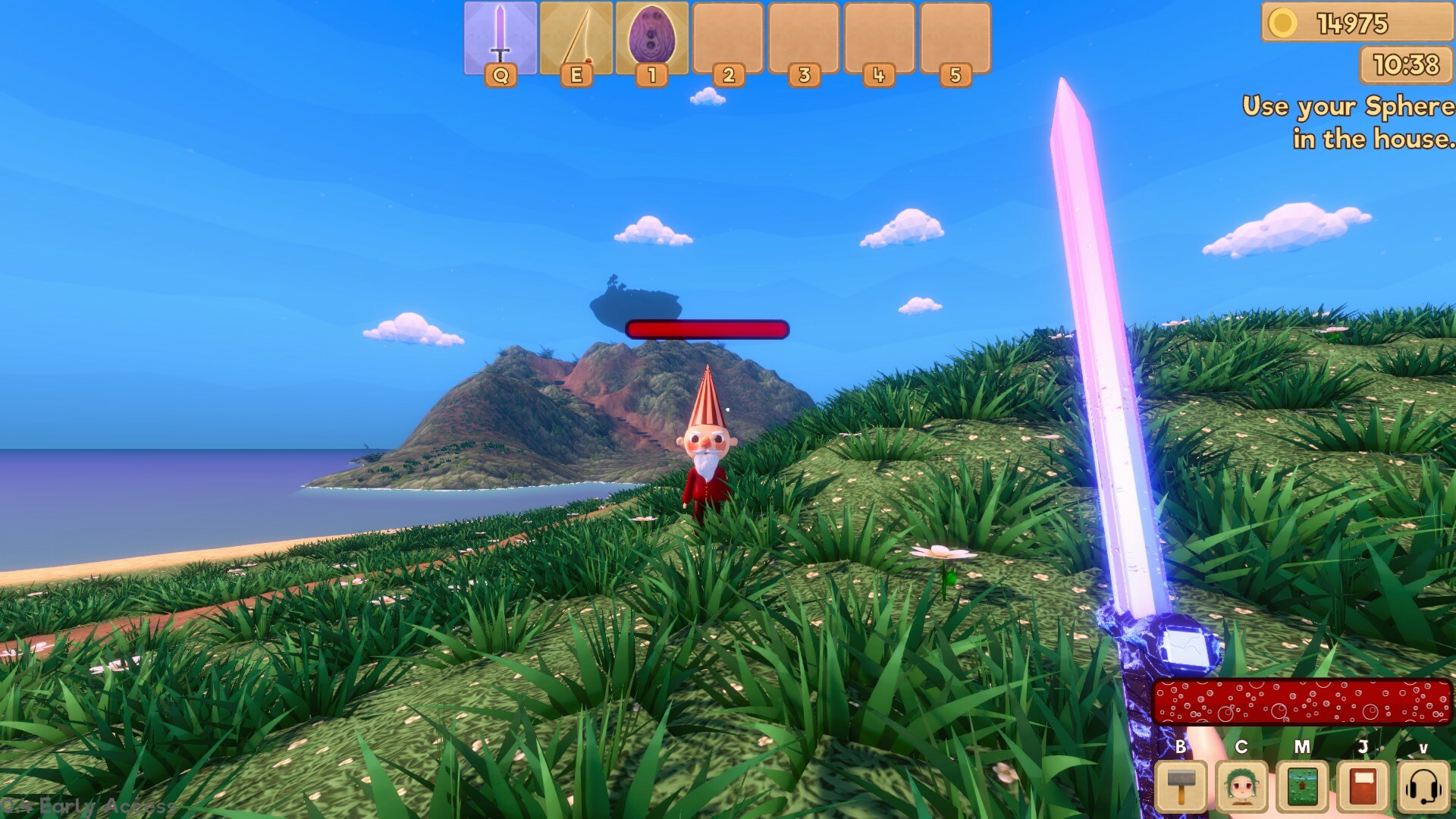Screen dimensions: 1456x819
Task: Open the build menu hammer icon
Action: tap(1181, 786)
